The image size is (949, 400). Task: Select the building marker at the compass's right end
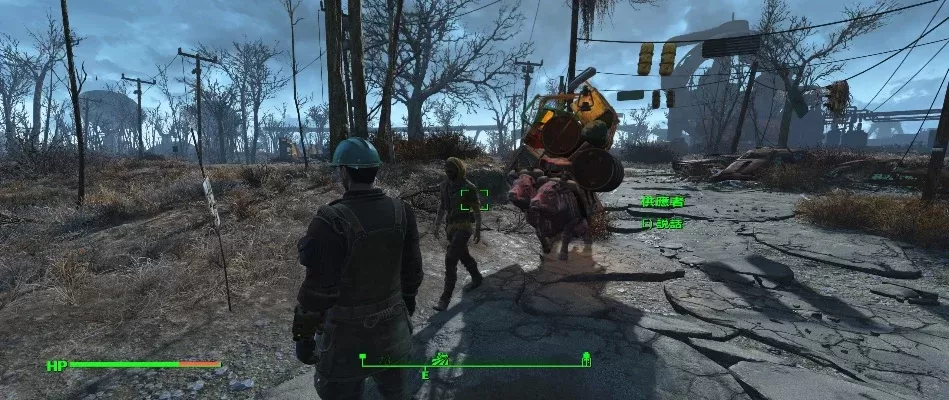[586, 357]
